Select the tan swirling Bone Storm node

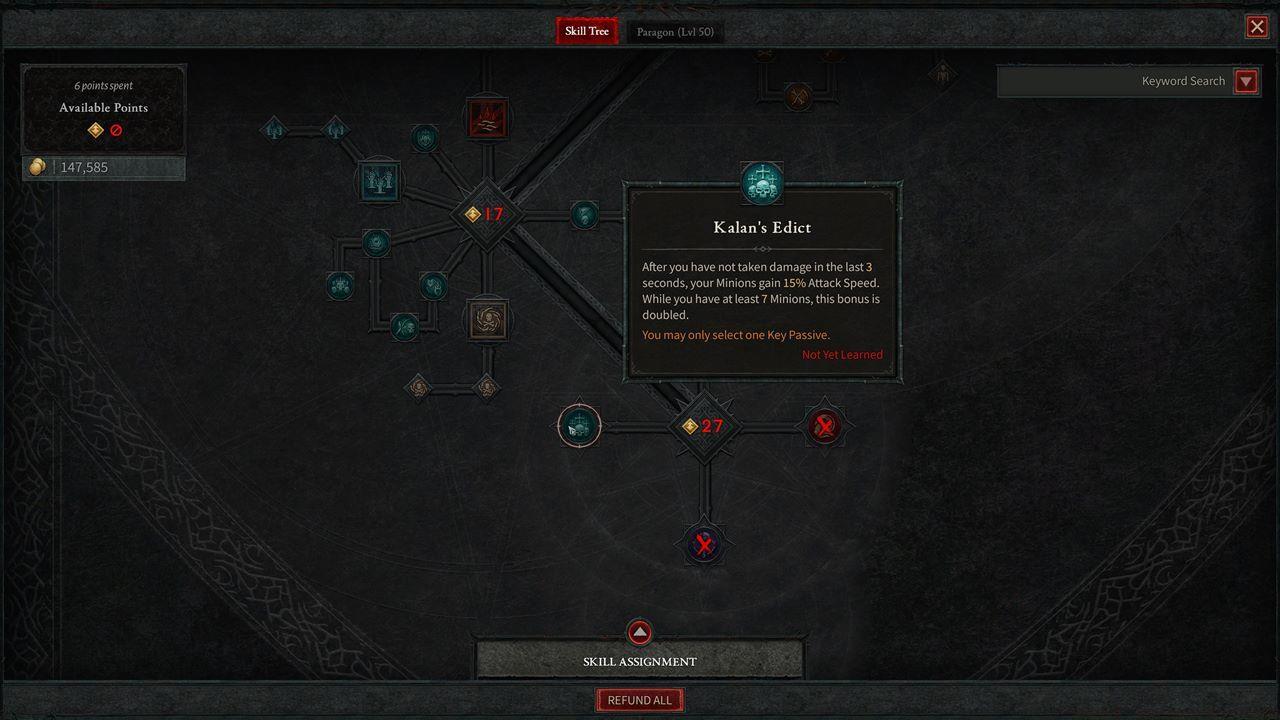[488, 318]
